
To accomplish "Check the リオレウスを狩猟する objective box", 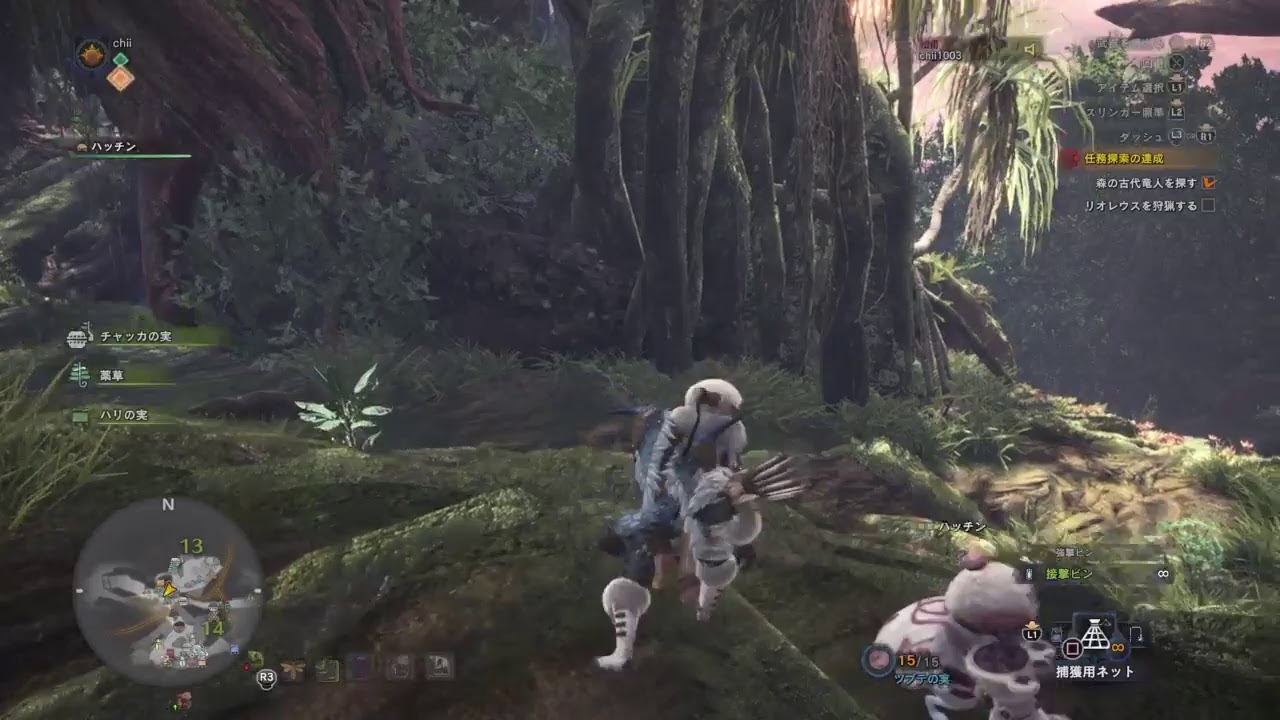I will coord(1209,203).
